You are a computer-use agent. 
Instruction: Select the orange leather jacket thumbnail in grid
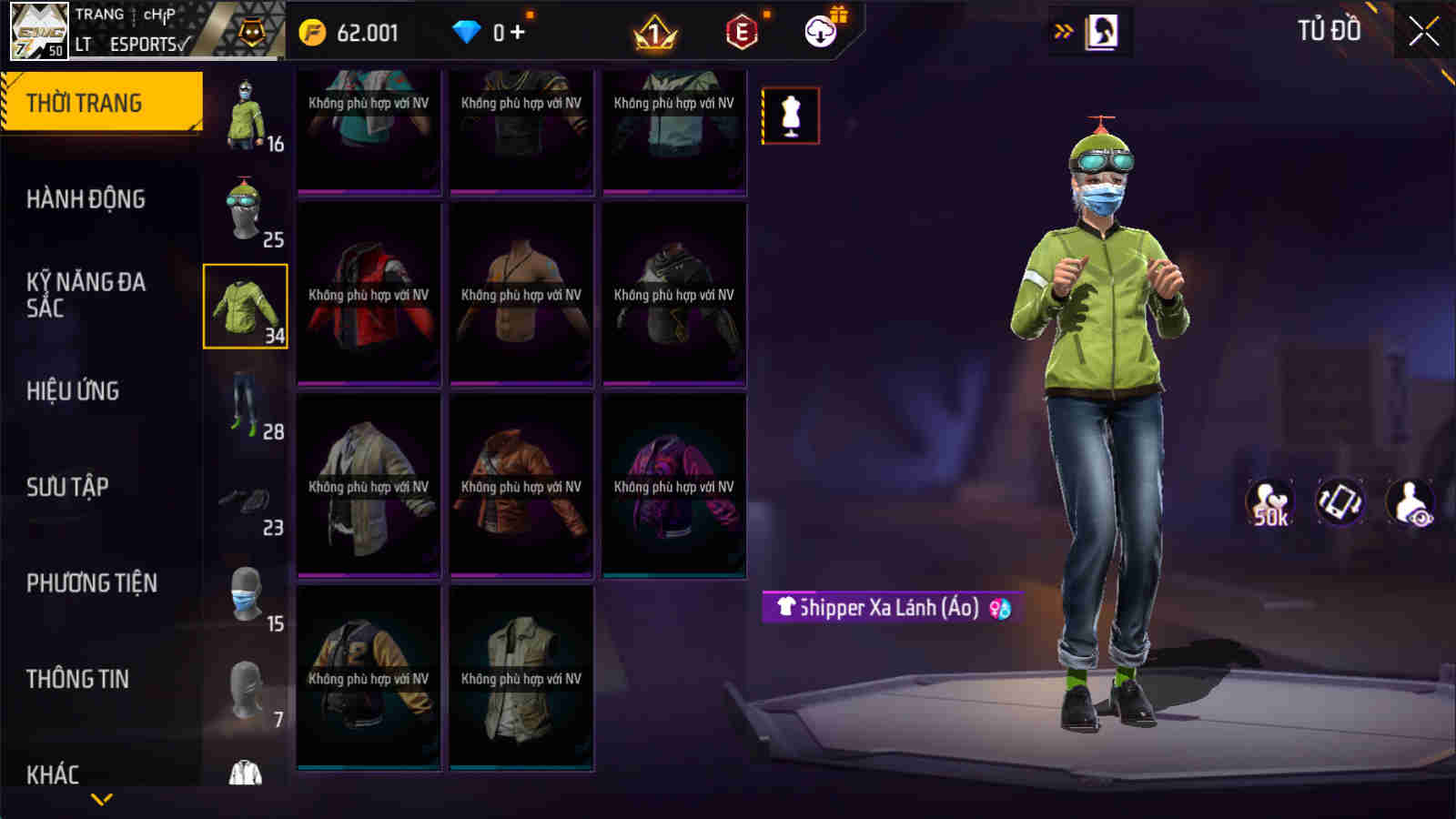tap(521, 489)
